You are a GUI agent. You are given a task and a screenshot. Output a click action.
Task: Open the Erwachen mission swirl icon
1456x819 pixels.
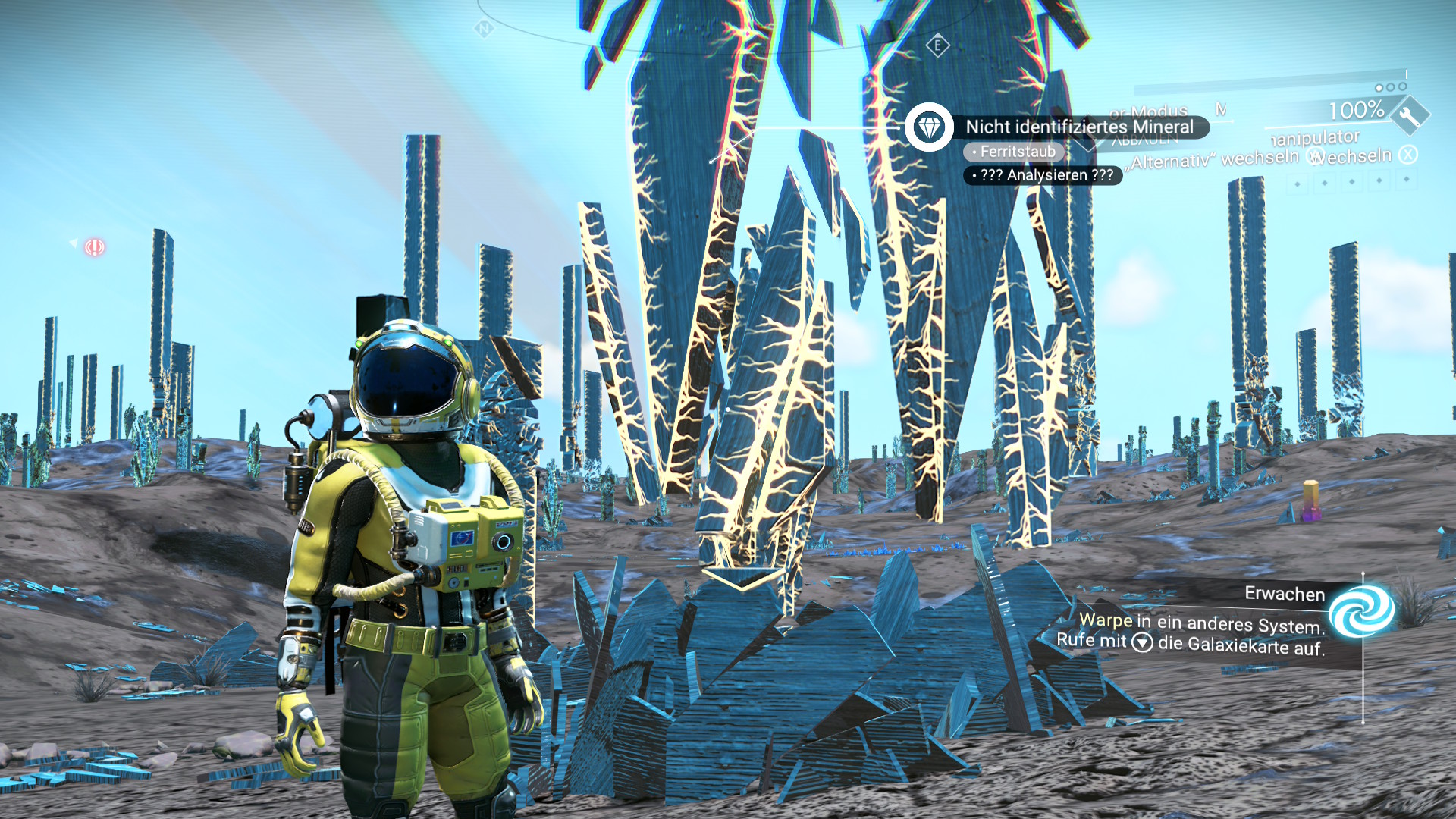point(1361,611)
